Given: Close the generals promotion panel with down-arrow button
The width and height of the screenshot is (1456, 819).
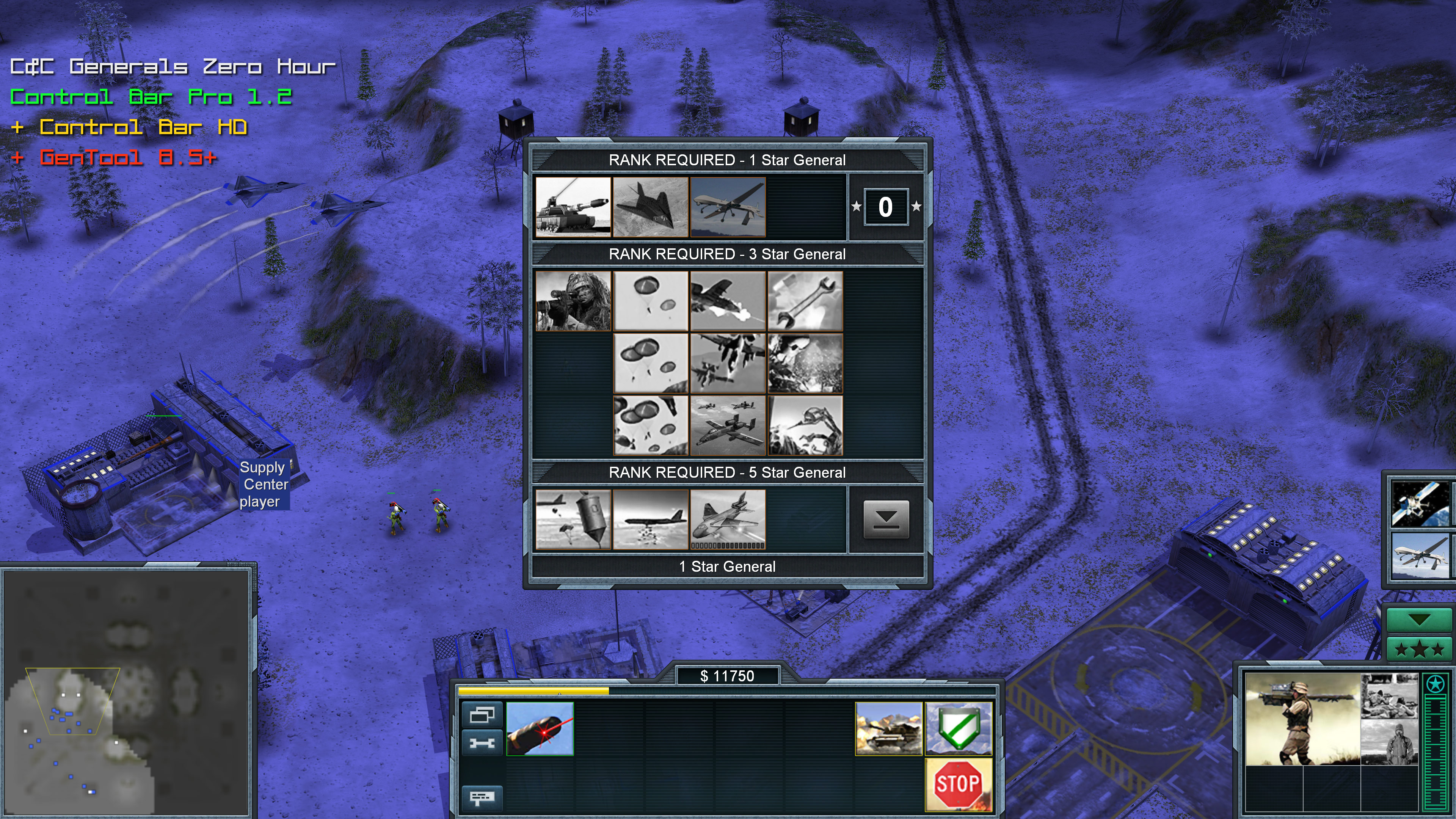Looking at the screenshot, I should click(886, 519).
